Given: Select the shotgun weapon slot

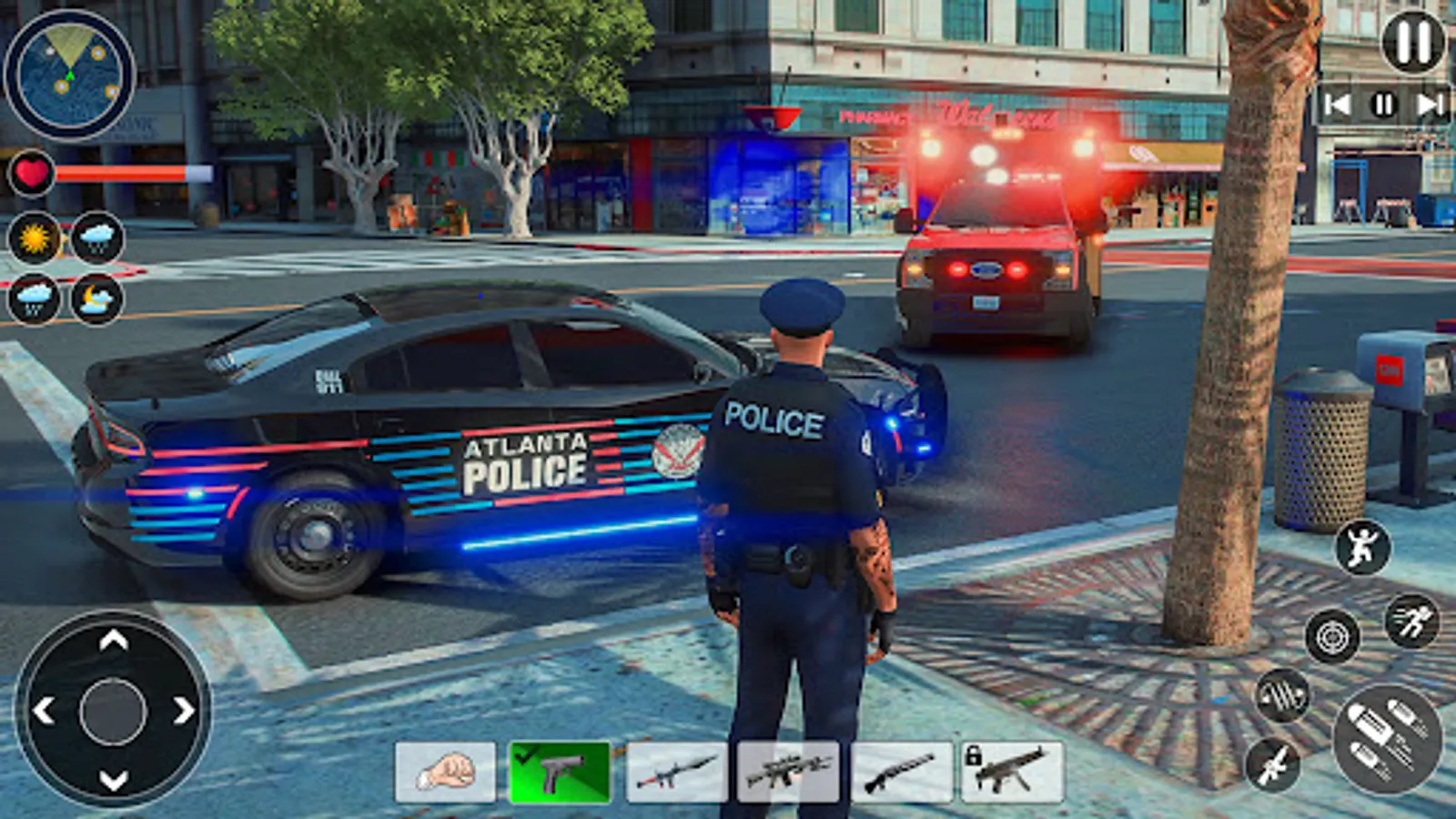Looking at the screenshot, I should [x=903, y=774].
